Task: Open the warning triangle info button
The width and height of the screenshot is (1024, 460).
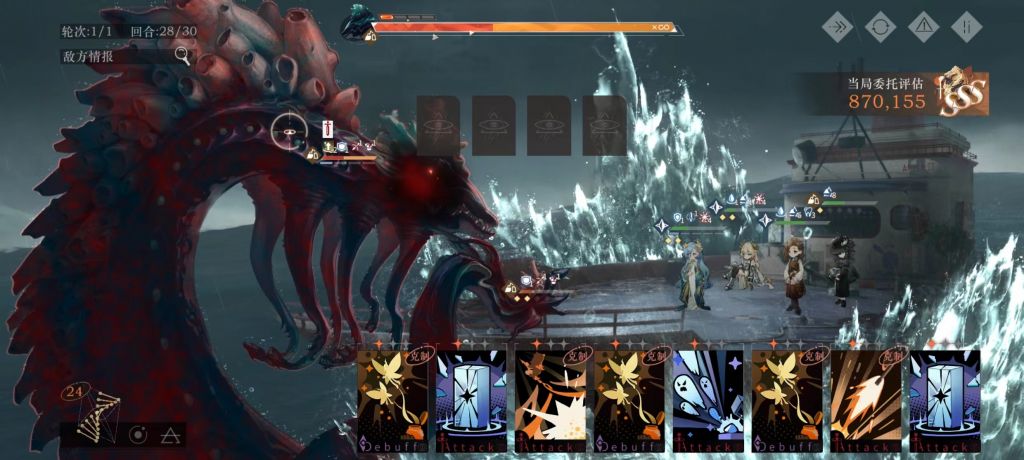Action: point(923,26)
